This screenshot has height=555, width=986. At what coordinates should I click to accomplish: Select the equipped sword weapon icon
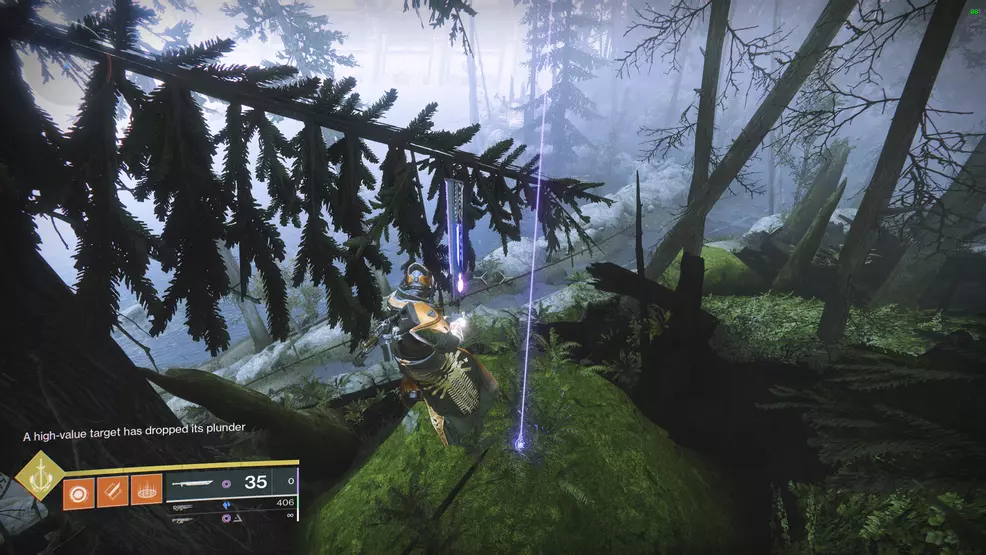195,483
